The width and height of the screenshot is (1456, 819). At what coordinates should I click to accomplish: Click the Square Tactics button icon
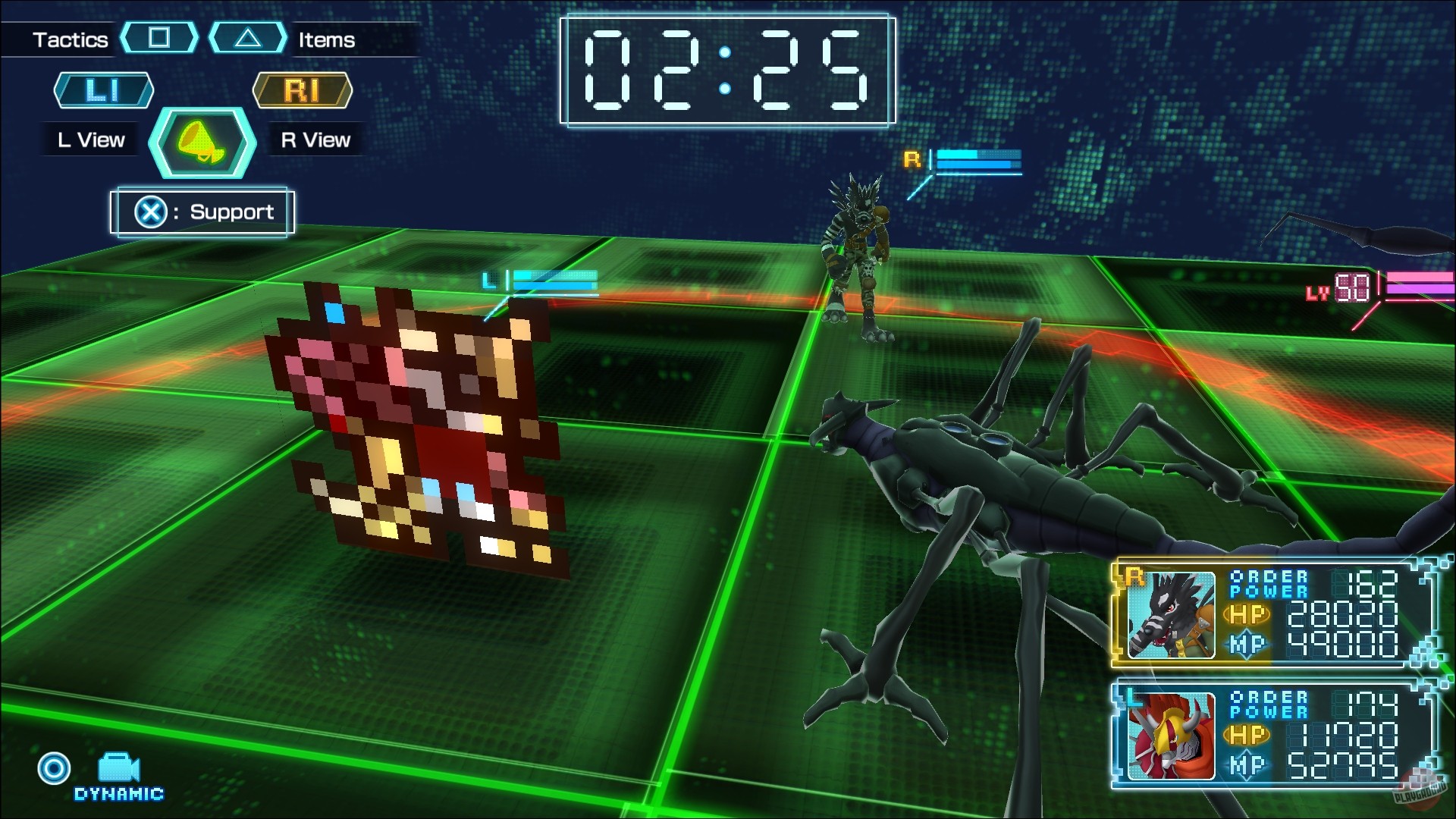coord(159,39)
